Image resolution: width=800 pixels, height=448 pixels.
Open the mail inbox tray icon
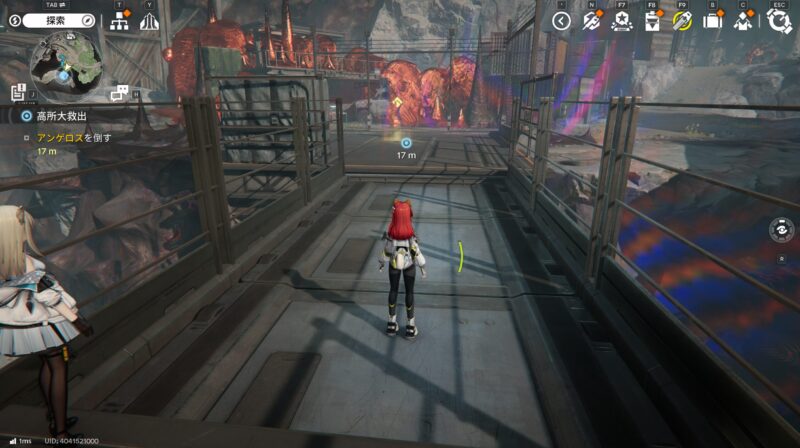(651, 21)
